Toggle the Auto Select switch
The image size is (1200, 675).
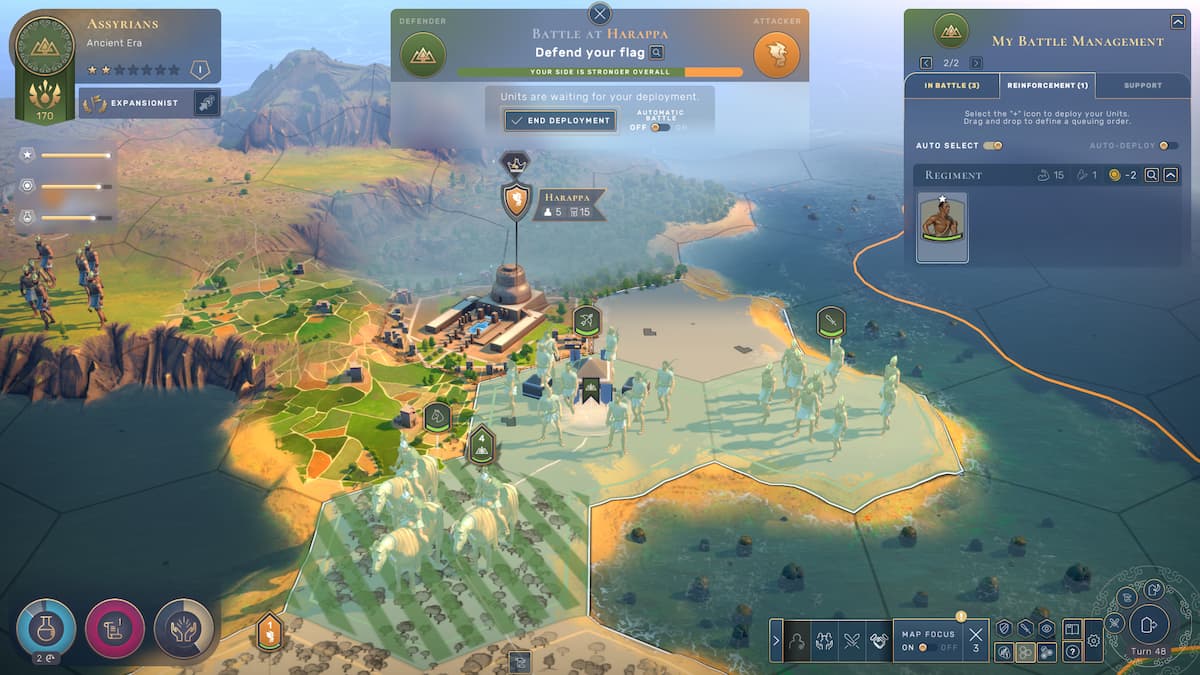[x=993, y=146]
